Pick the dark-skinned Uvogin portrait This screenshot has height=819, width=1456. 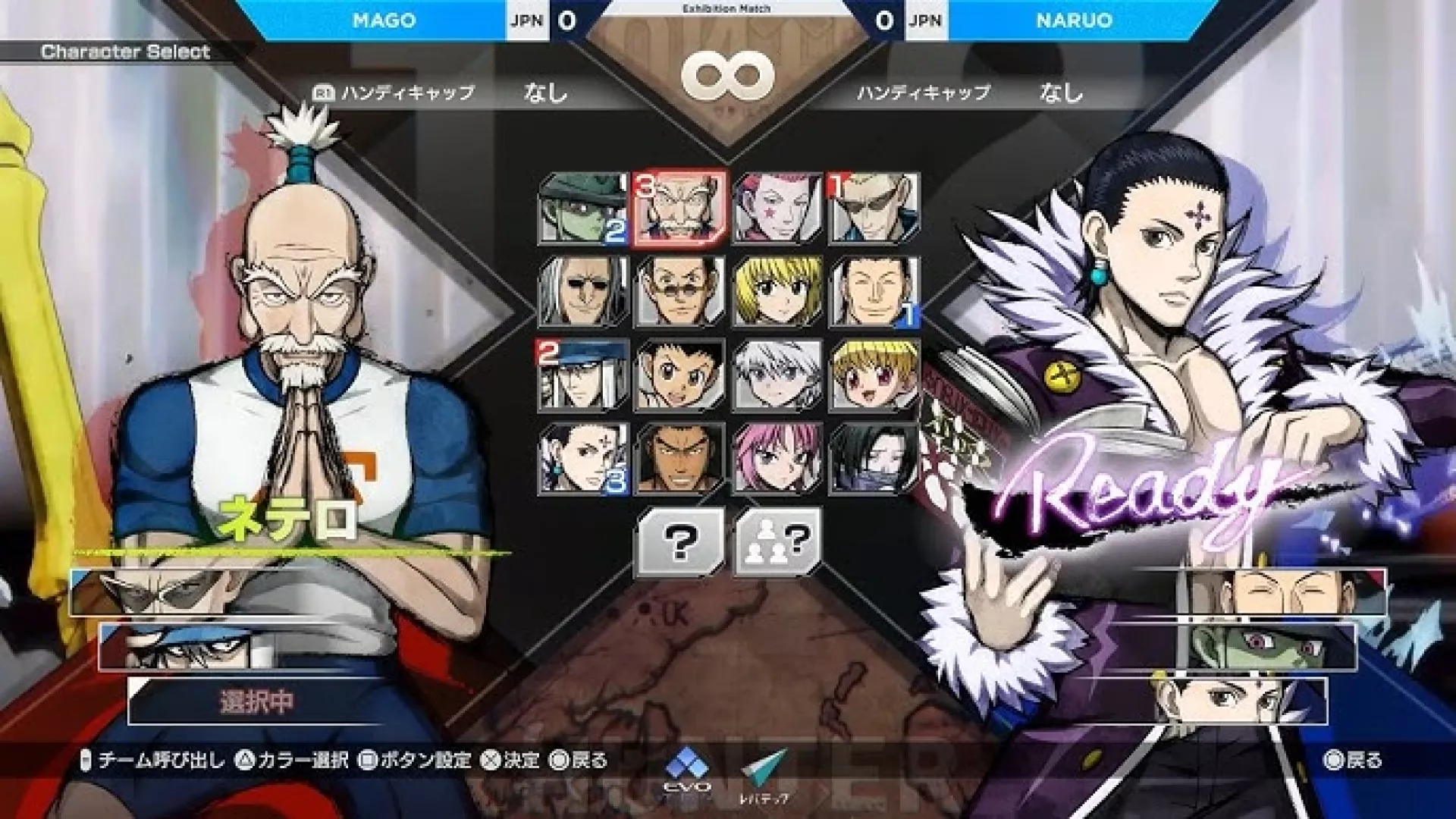click(679, 459)
